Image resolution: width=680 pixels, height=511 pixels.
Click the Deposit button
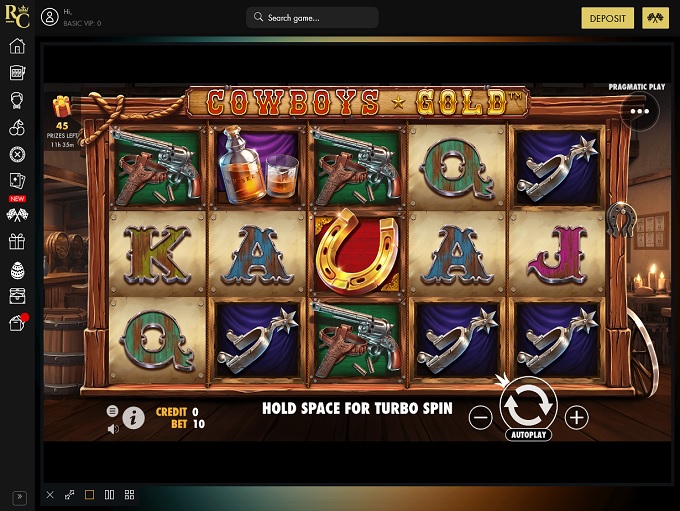tap(608, 18)
